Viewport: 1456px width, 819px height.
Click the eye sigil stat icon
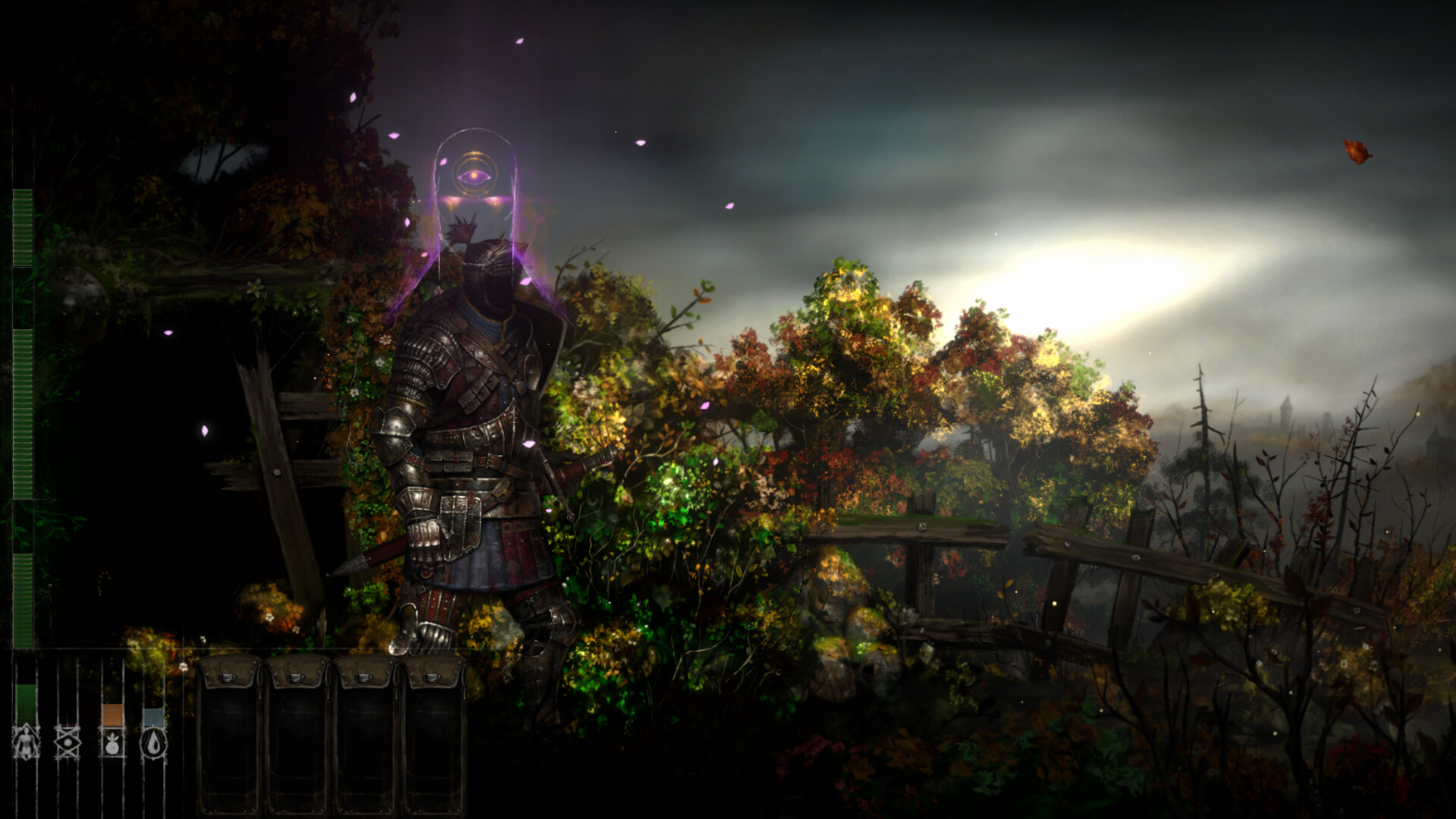point(67,743)
